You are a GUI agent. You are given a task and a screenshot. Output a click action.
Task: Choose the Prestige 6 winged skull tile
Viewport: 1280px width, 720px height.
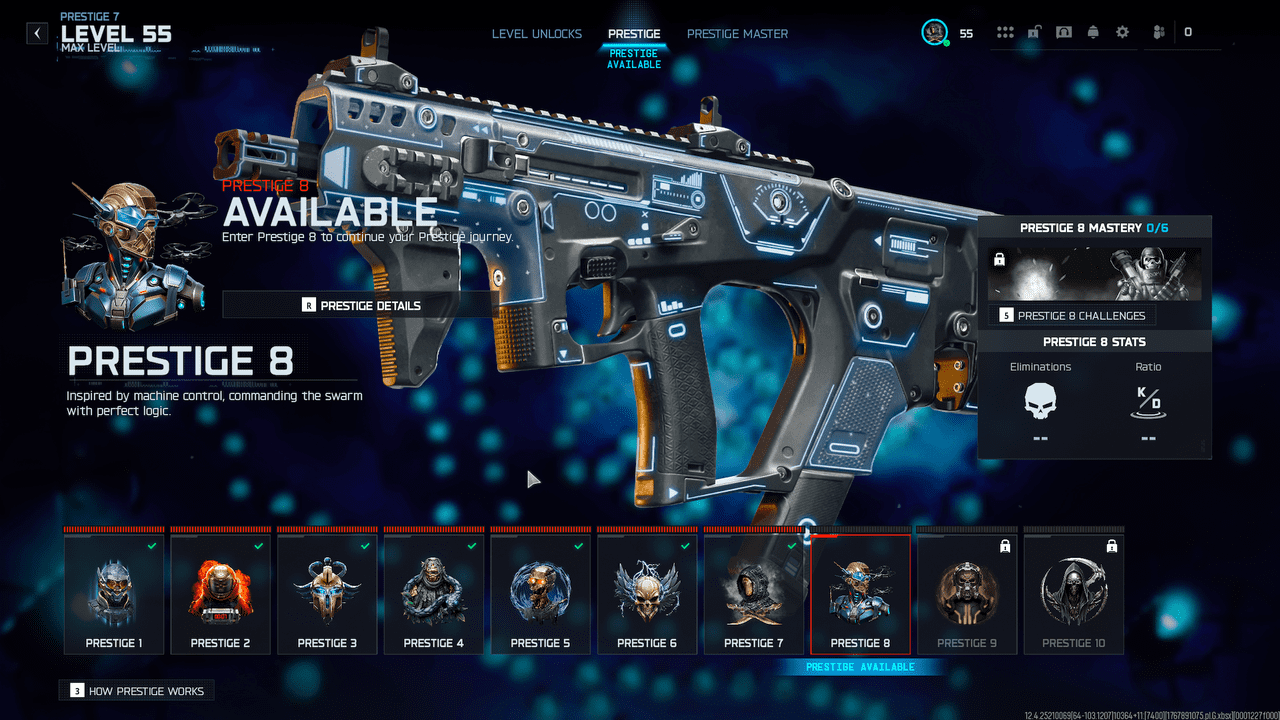pyautogui.click(x=647, y=594)
